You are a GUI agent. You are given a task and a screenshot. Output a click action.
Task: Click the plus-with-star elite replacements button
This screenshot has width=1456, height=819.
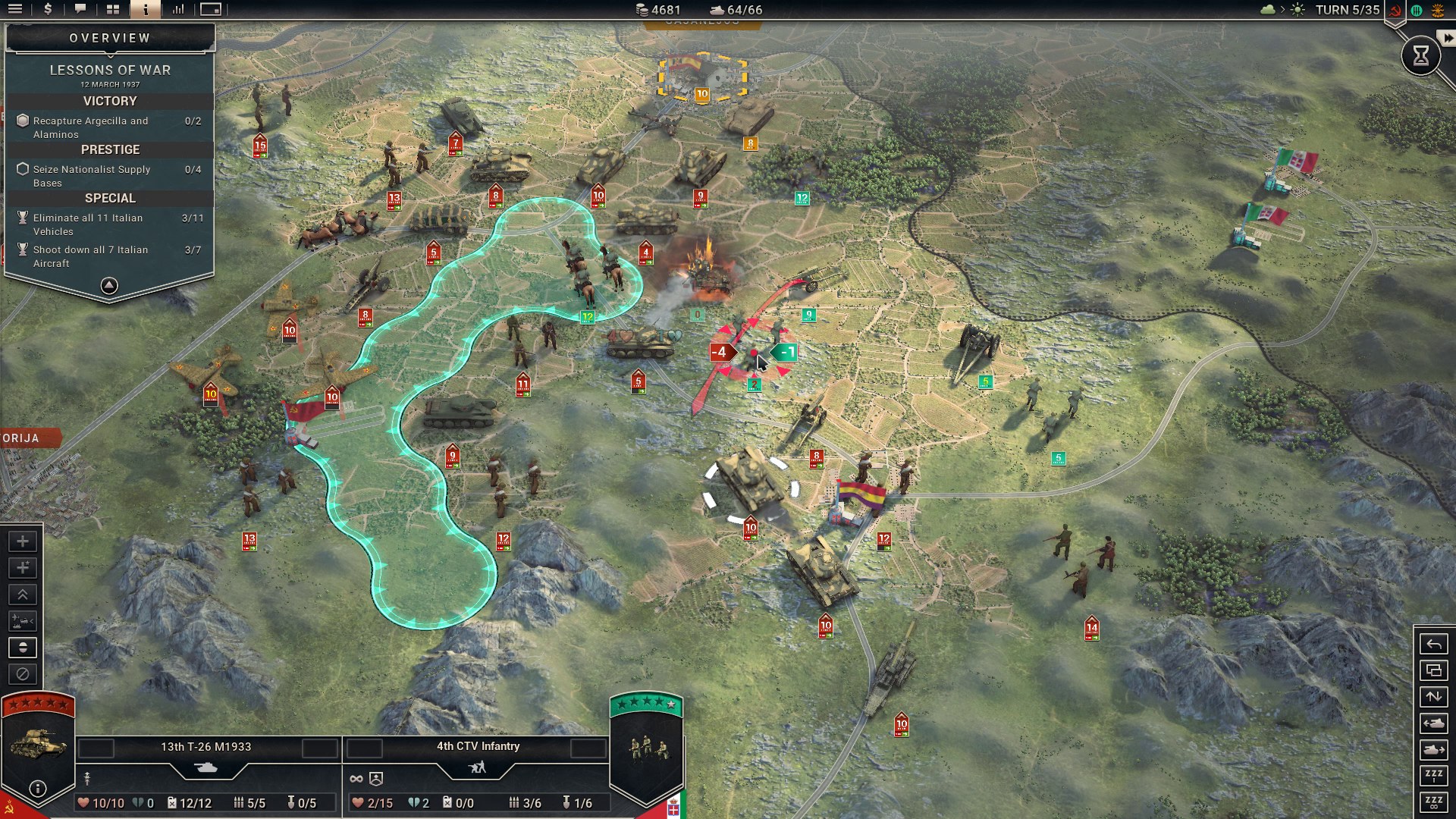23,568
